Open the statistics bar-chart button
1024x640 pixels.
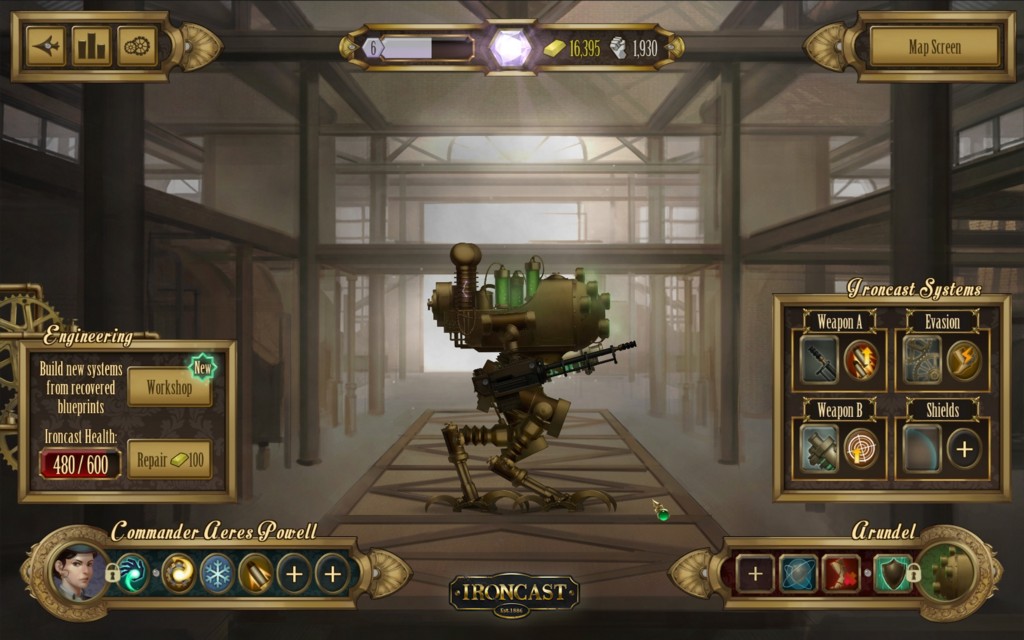coord(92,46)
